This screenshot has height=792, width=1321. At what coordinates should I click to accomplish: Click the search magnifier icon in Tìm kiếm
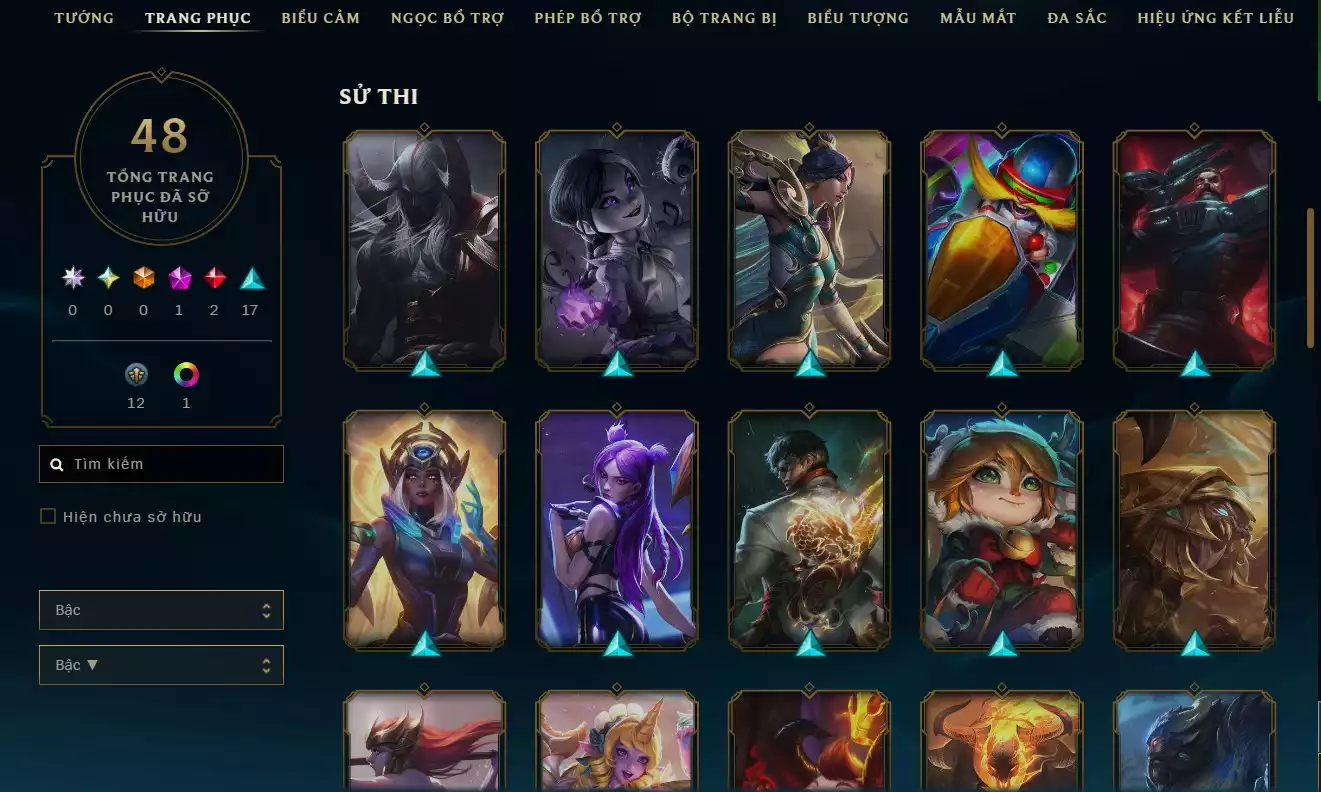pos(56,463)
